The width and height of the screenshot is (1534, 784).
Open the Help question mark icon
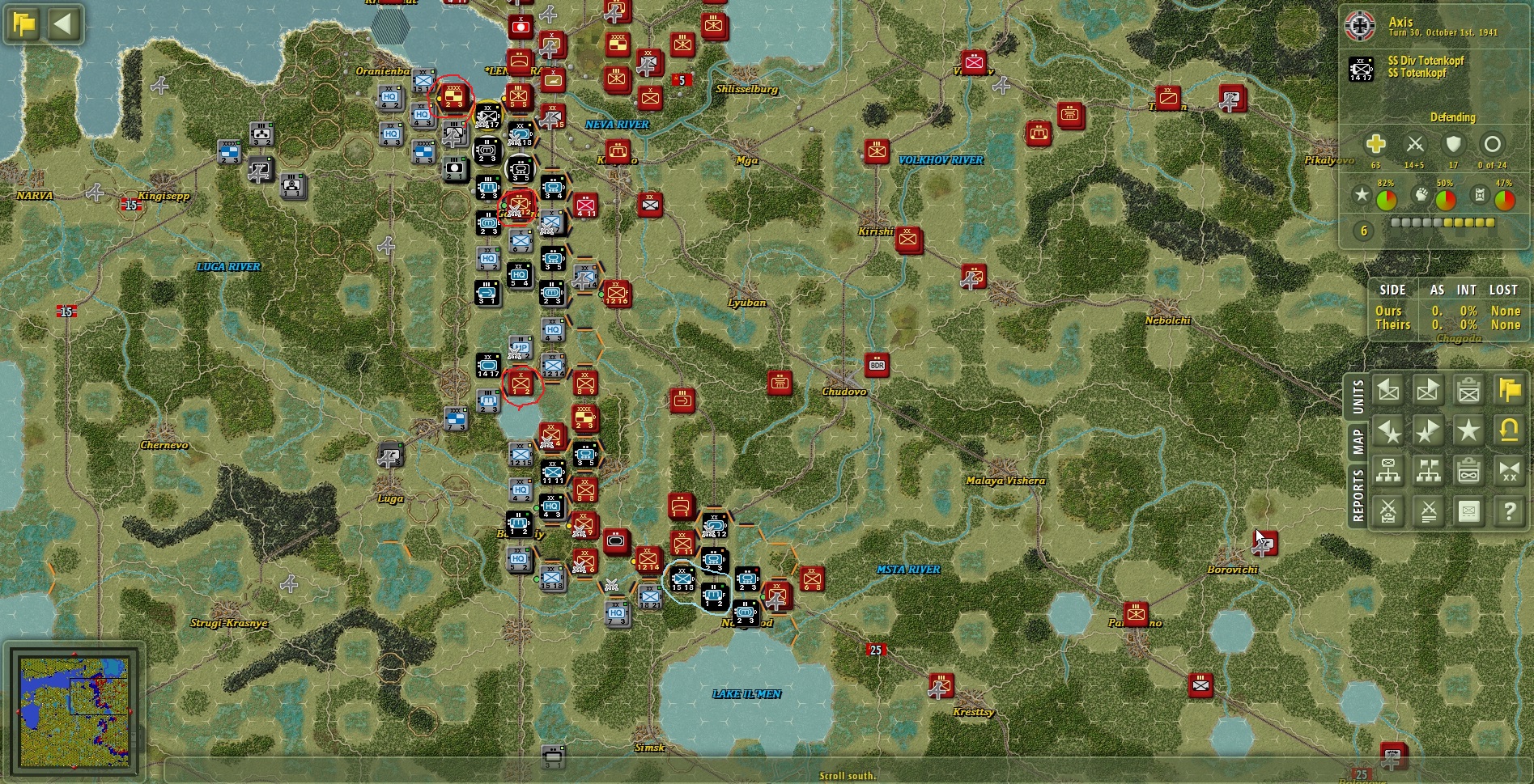[x=1507, y=511]
